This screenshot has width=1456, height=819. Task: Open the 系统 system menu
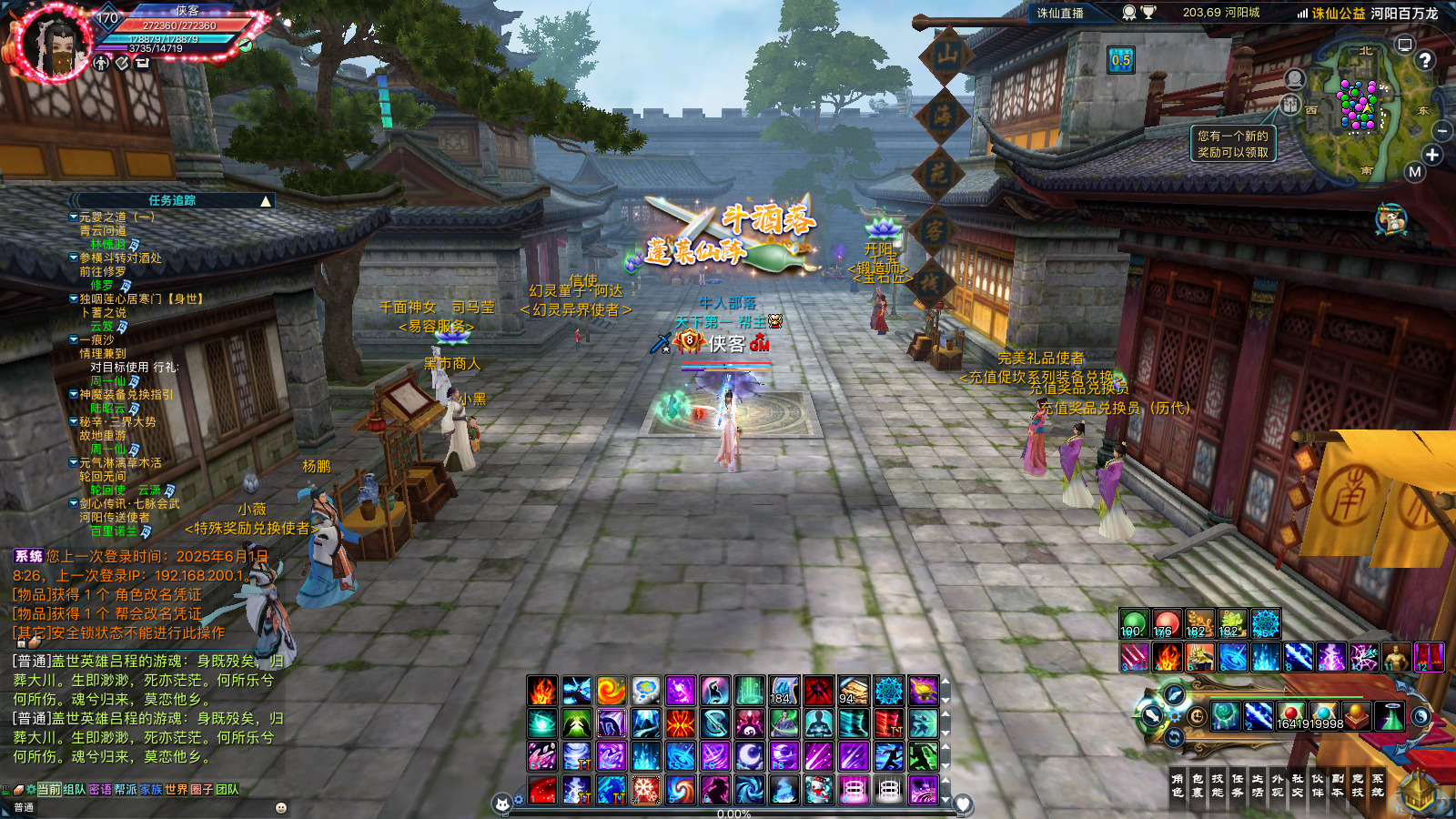click(x=1378, y=785)
